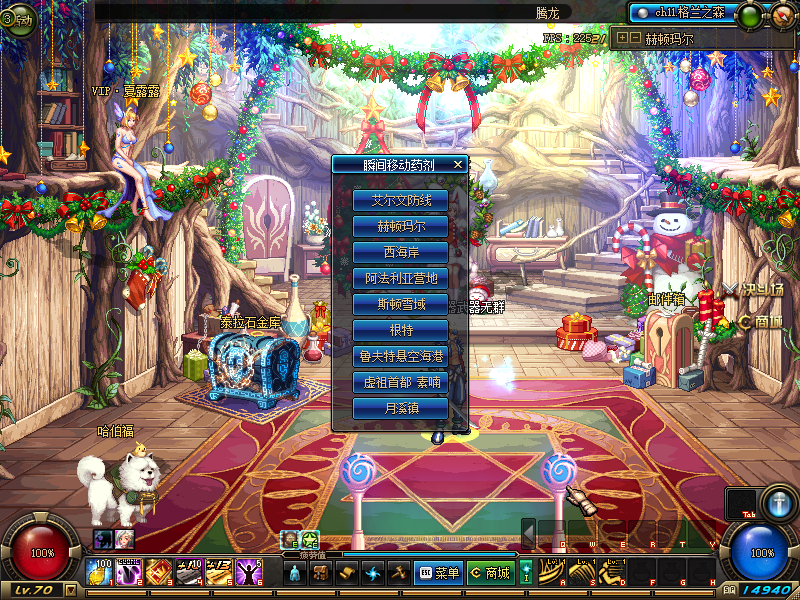Pick 月溪镇 at the list bottom

[400, 408]
